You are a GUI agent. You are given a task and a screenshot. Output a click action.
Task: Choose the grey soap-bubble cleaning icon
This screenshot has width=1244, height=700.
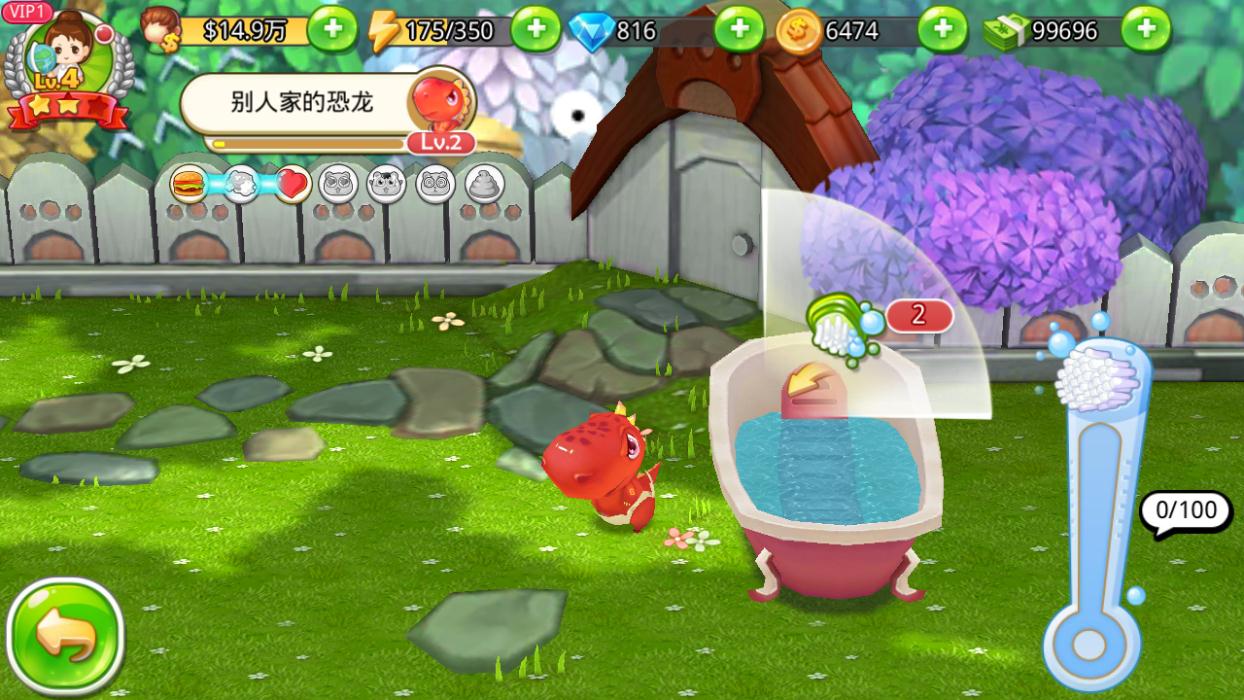tap(240, 184)
